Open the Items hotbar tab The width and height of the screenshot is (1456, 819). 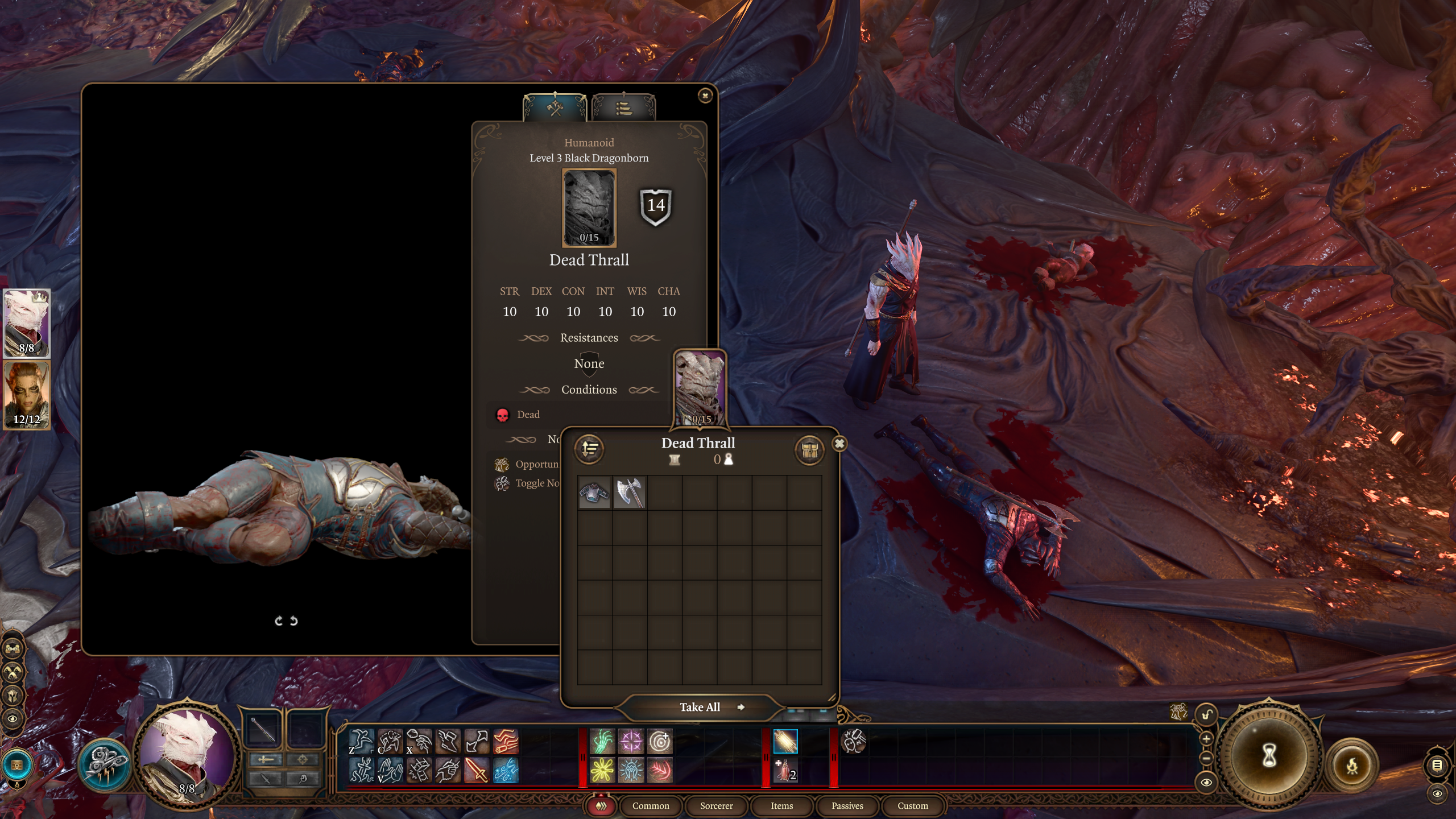[781, 805]
